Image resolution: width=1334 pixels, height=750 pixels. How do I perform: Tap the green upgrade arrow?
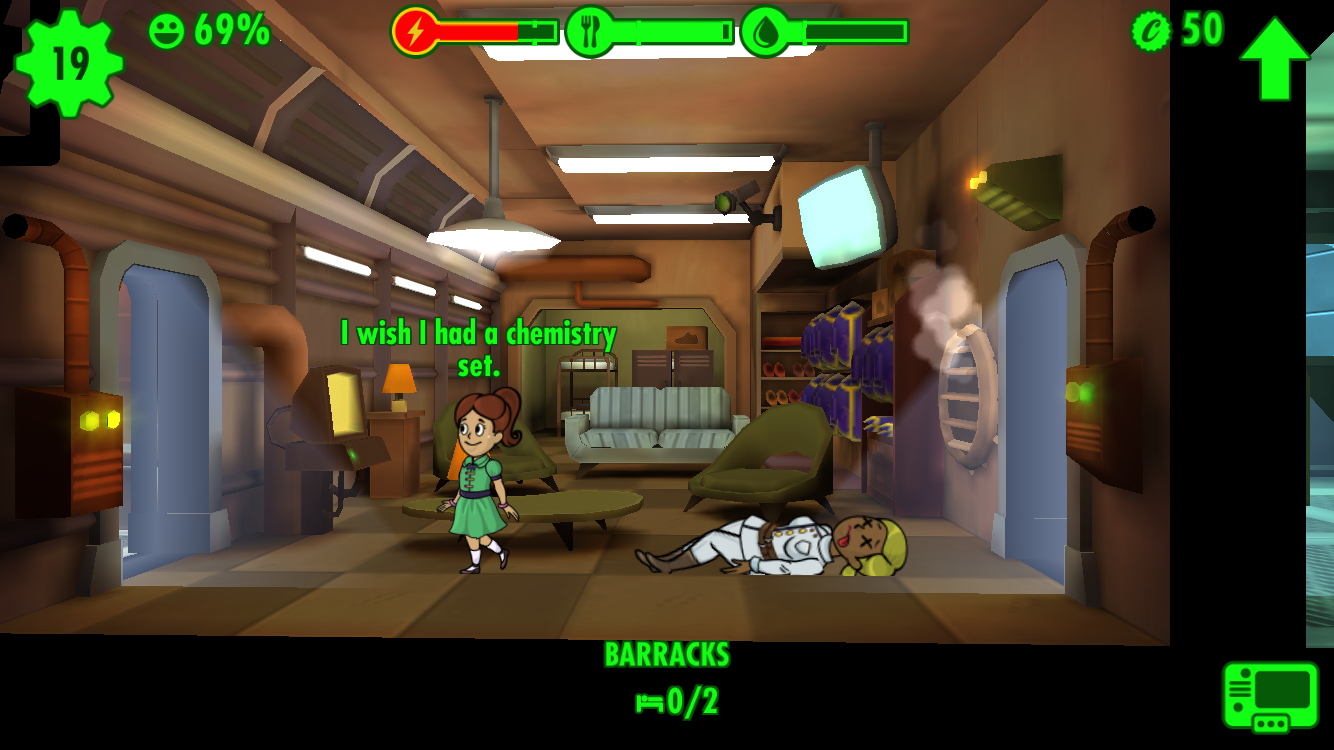[1274, 58]
